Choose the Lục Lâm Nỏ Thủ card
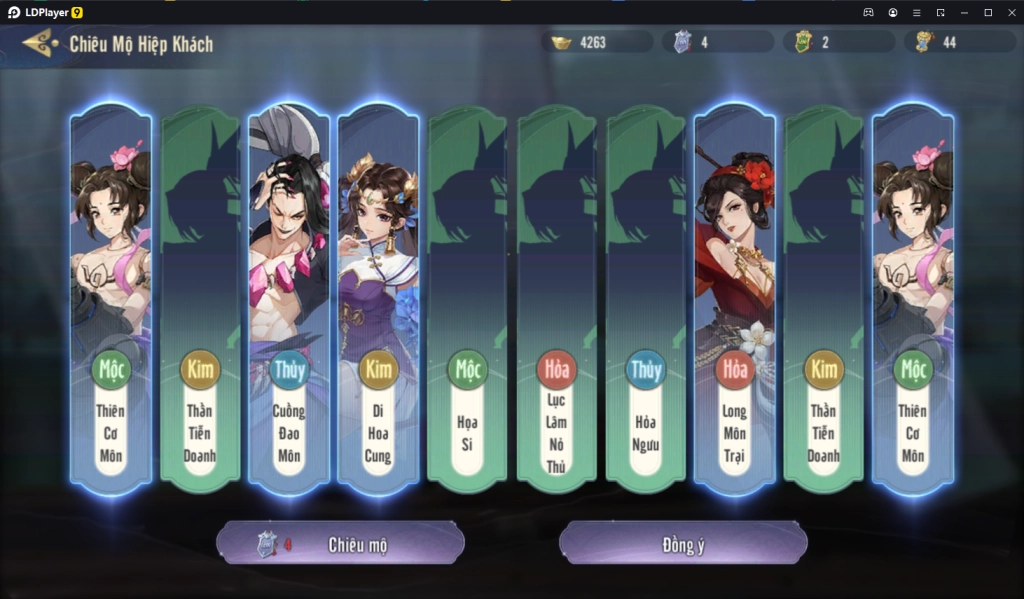Image resolution: width=1024 pixels, height=599 pixels. pyautogui.click(x=557, y=300)
